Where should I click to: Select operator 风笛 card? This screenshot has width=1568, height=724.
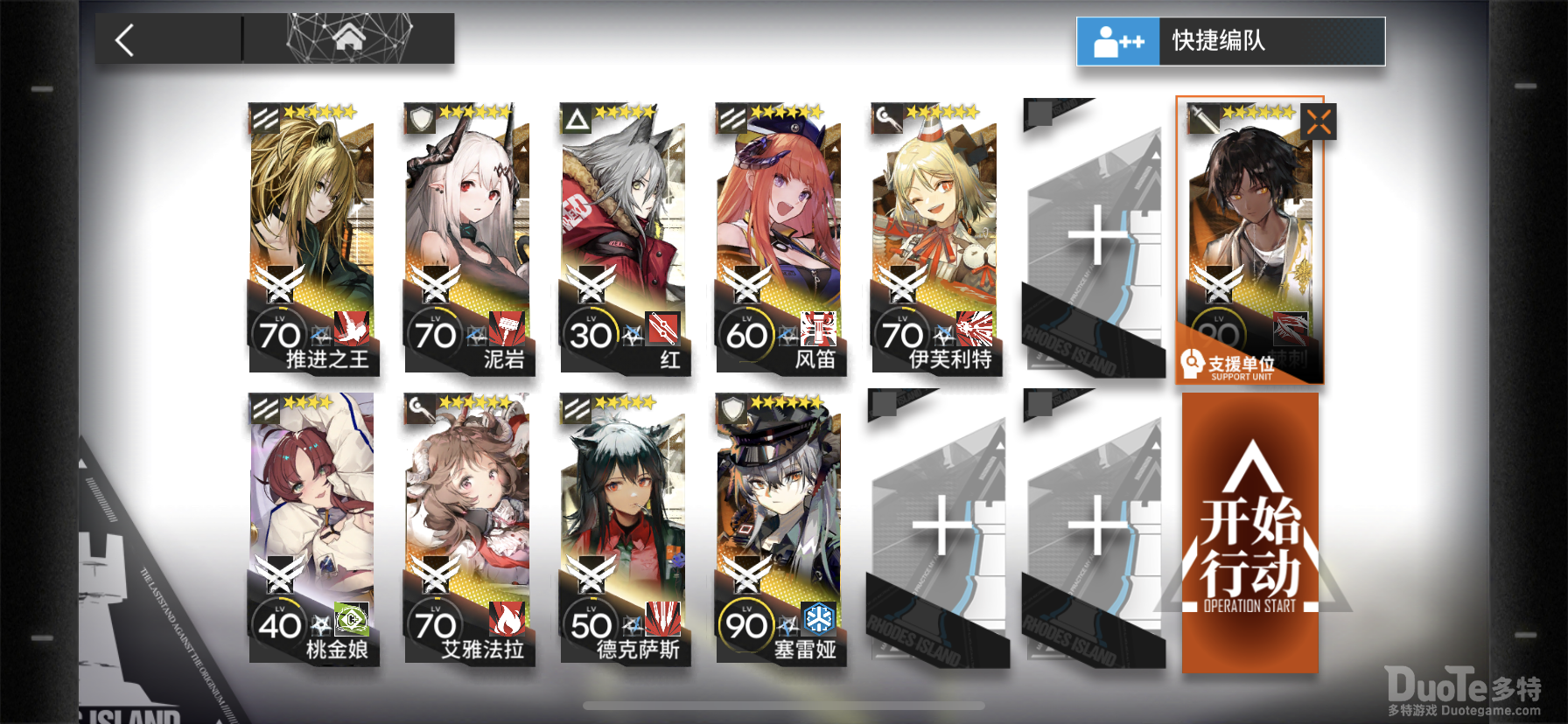tap(780, 238)
